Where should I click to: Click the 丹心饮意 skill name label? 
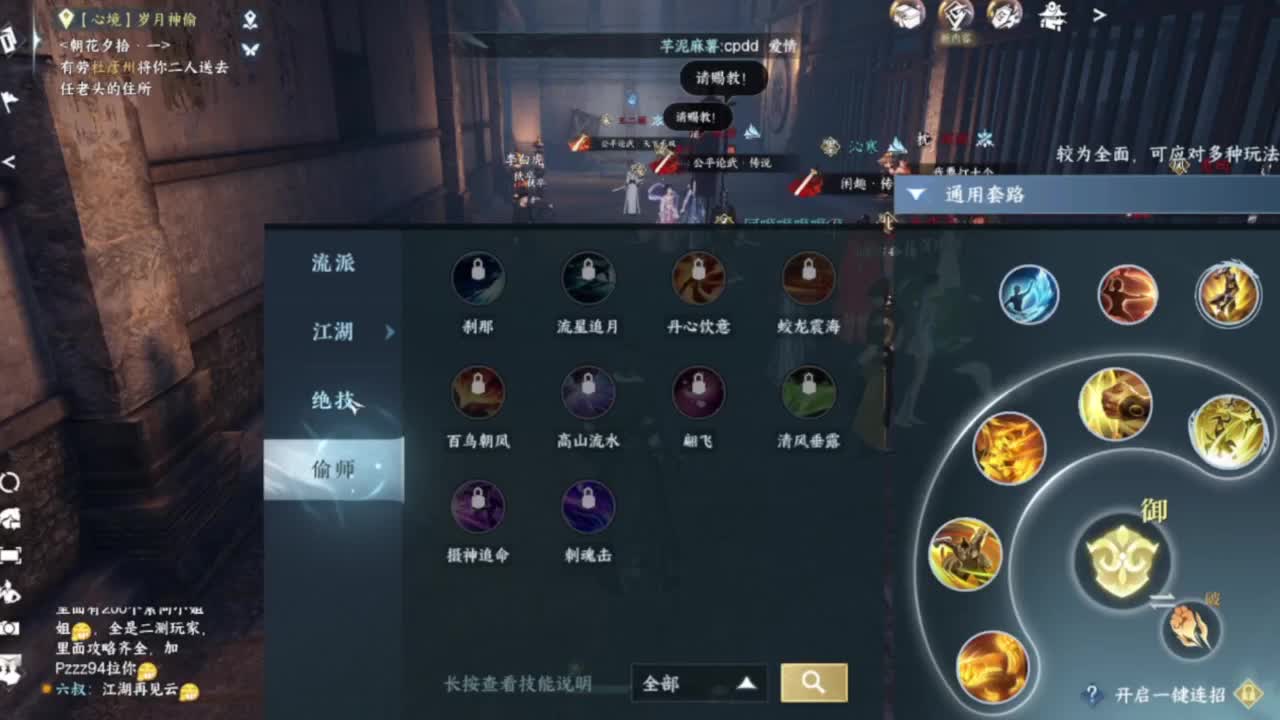click(698, 325)
